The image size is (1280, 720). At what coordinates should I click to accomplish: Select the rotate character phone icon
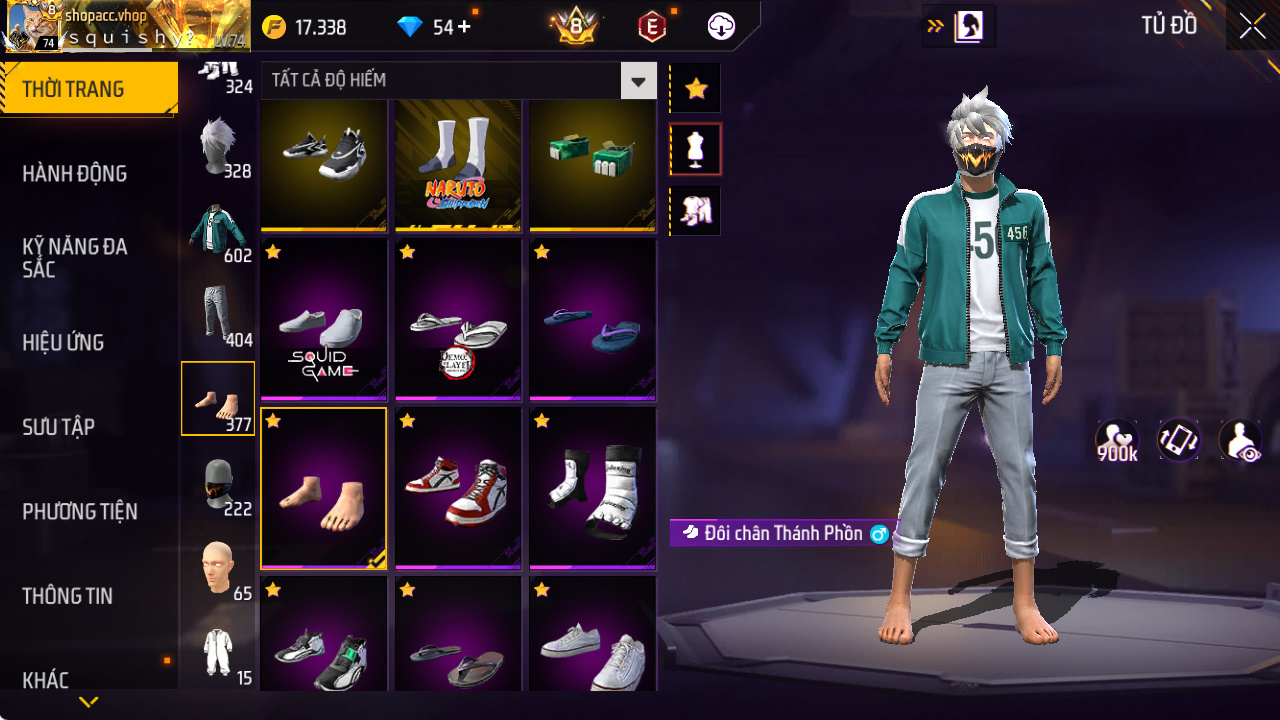(1179, 439)
